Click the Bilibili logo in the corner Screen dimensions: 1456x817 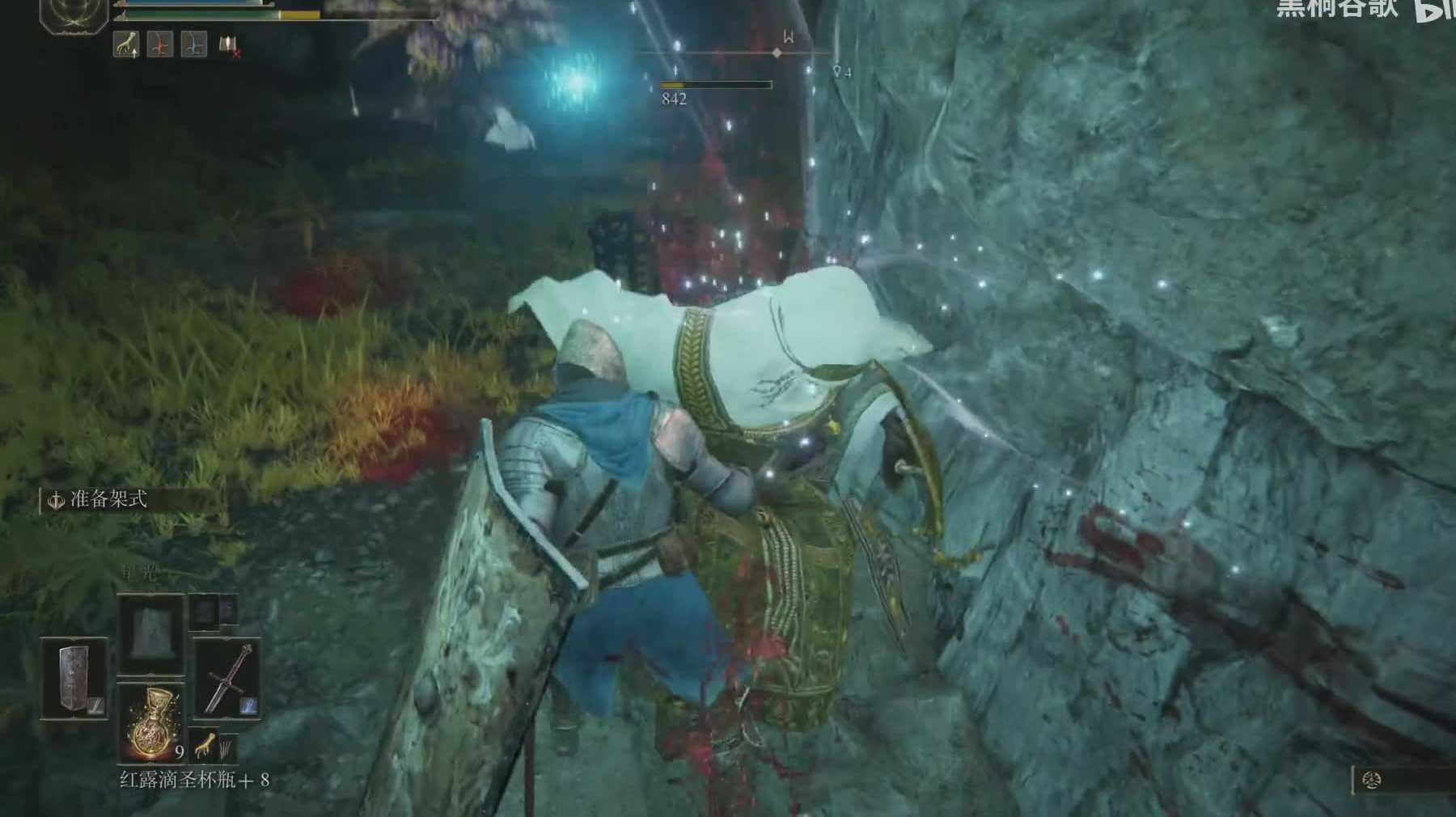point(1436,10)
